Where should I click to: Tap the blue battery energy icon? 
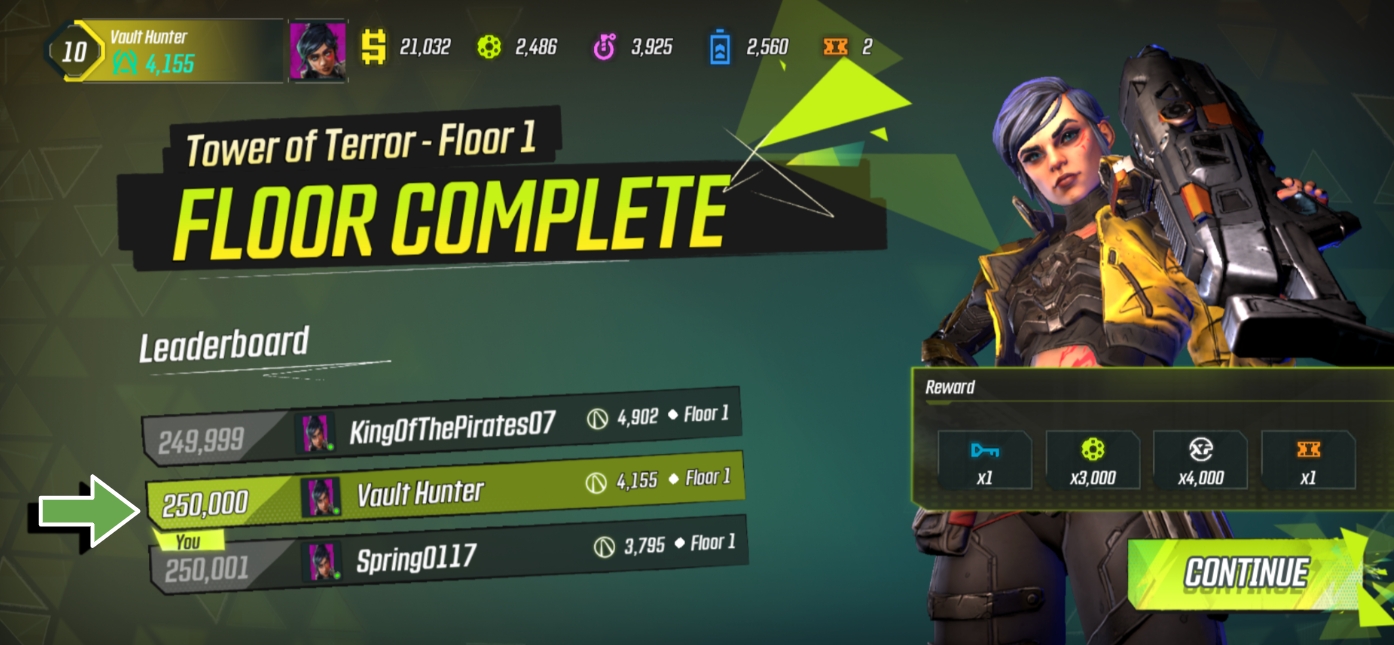click(x=720, y=47)
